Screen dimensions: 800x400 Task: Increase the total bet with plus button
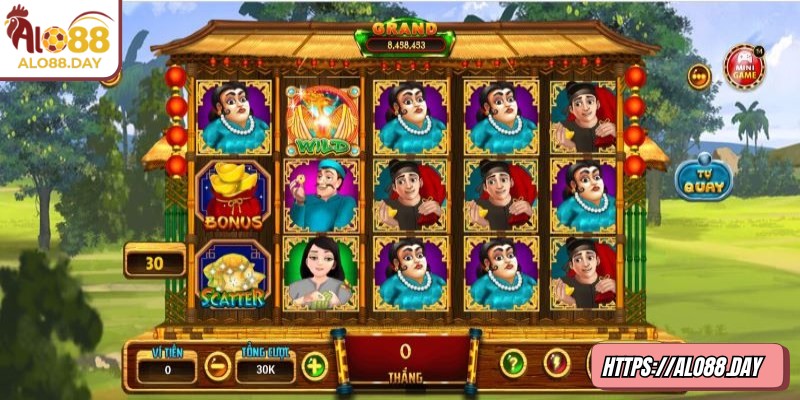(314, 366)
